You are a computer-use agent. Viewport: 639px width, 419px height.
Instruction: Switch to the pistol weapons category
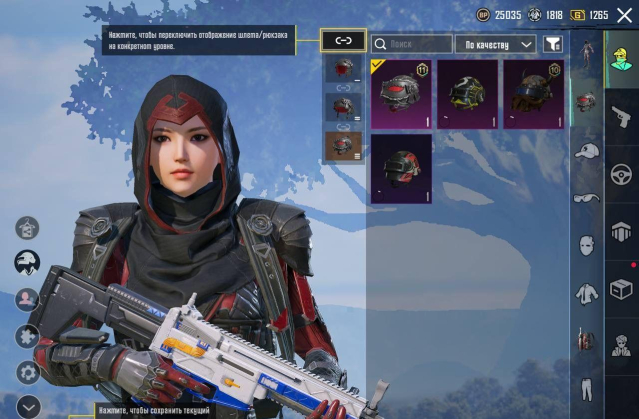(620, 115)
